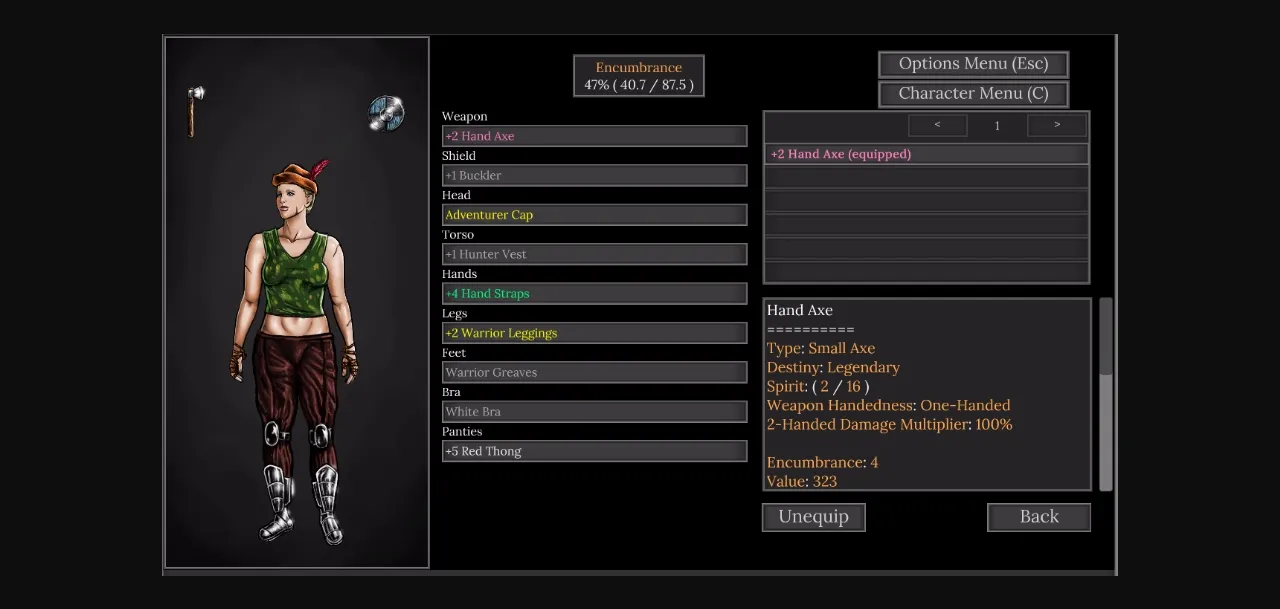Unequip the selected item

coord(813,517)
